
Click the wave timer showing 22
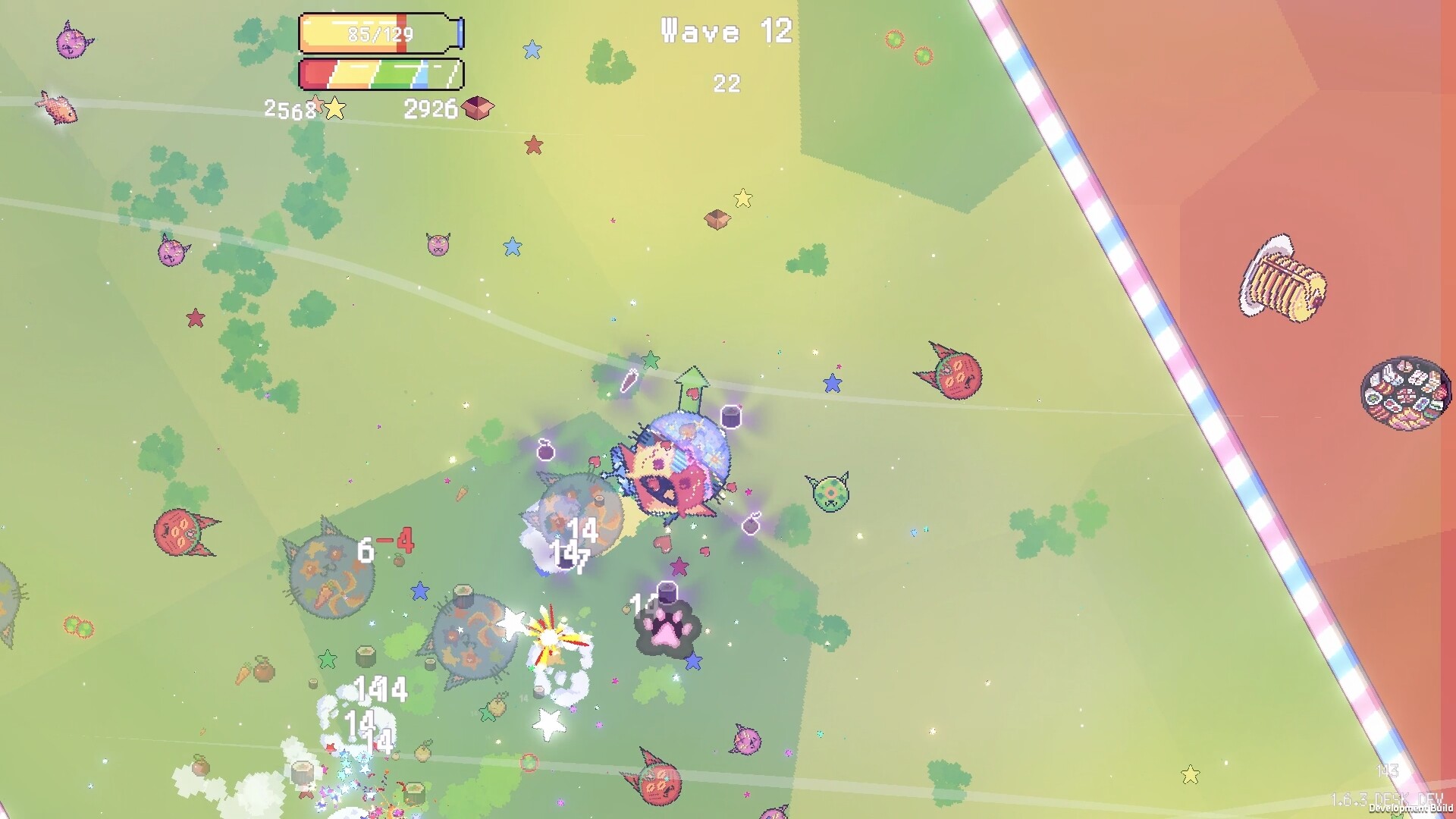[725, 85]
